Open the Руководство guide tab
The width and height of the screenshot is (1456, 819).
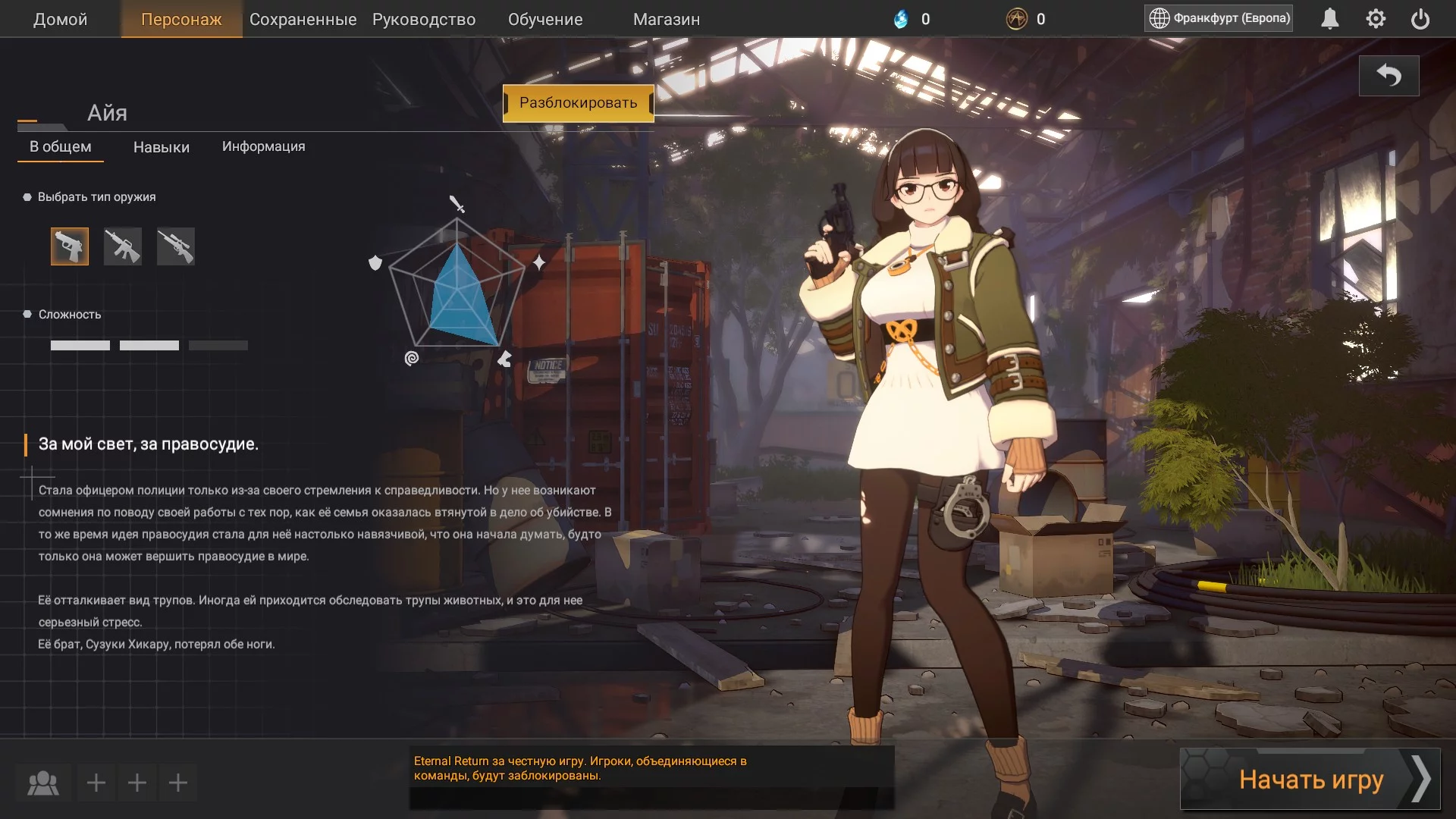pyautogui.click(x=424, y=20)
